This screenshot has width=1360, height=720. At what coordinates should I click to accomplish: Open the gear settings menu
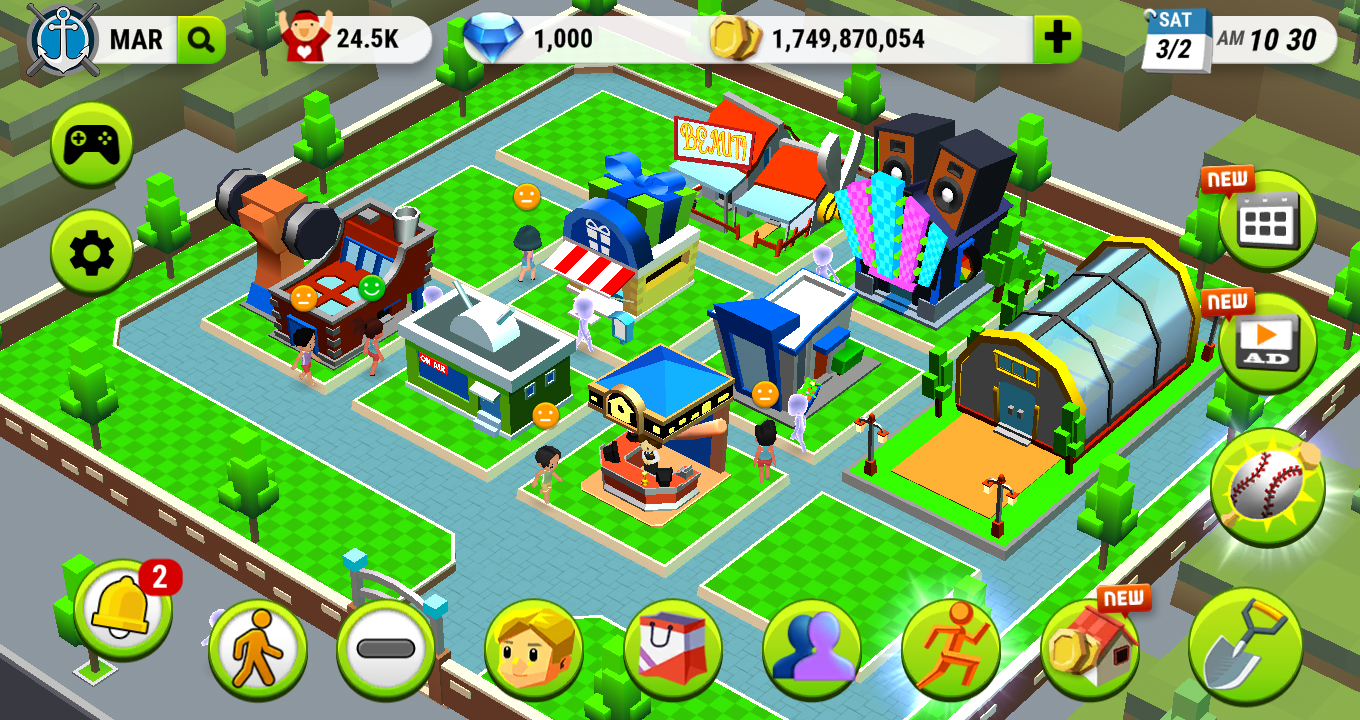pyautogui.click(x=91, y=254)
